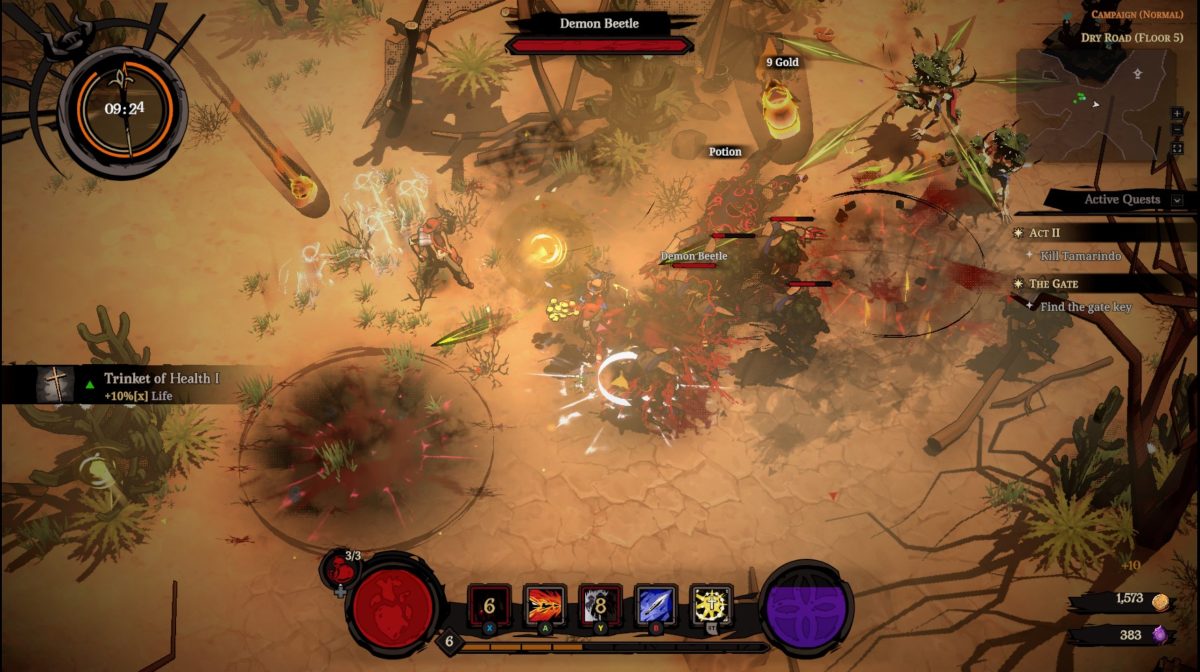Select the Act II quest entry
The width and height of the screenshot is (1200, 672).
(x=1045, y=232)
